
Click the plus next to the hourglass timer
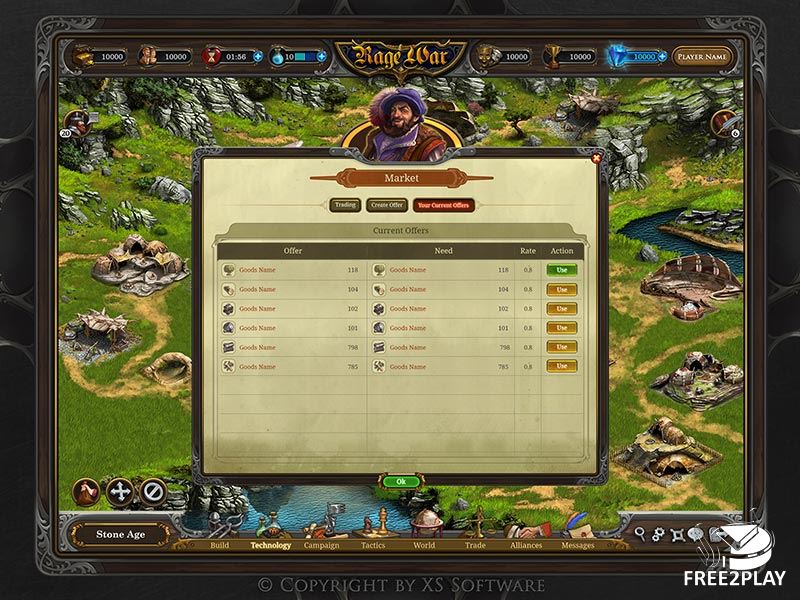pos(258,57)
